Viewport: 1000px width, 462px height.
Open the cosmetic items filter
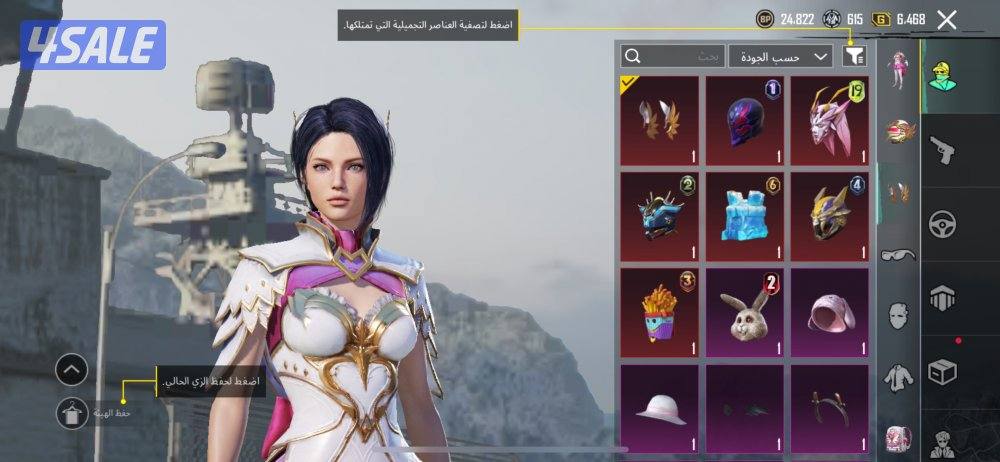pos(853,56)
